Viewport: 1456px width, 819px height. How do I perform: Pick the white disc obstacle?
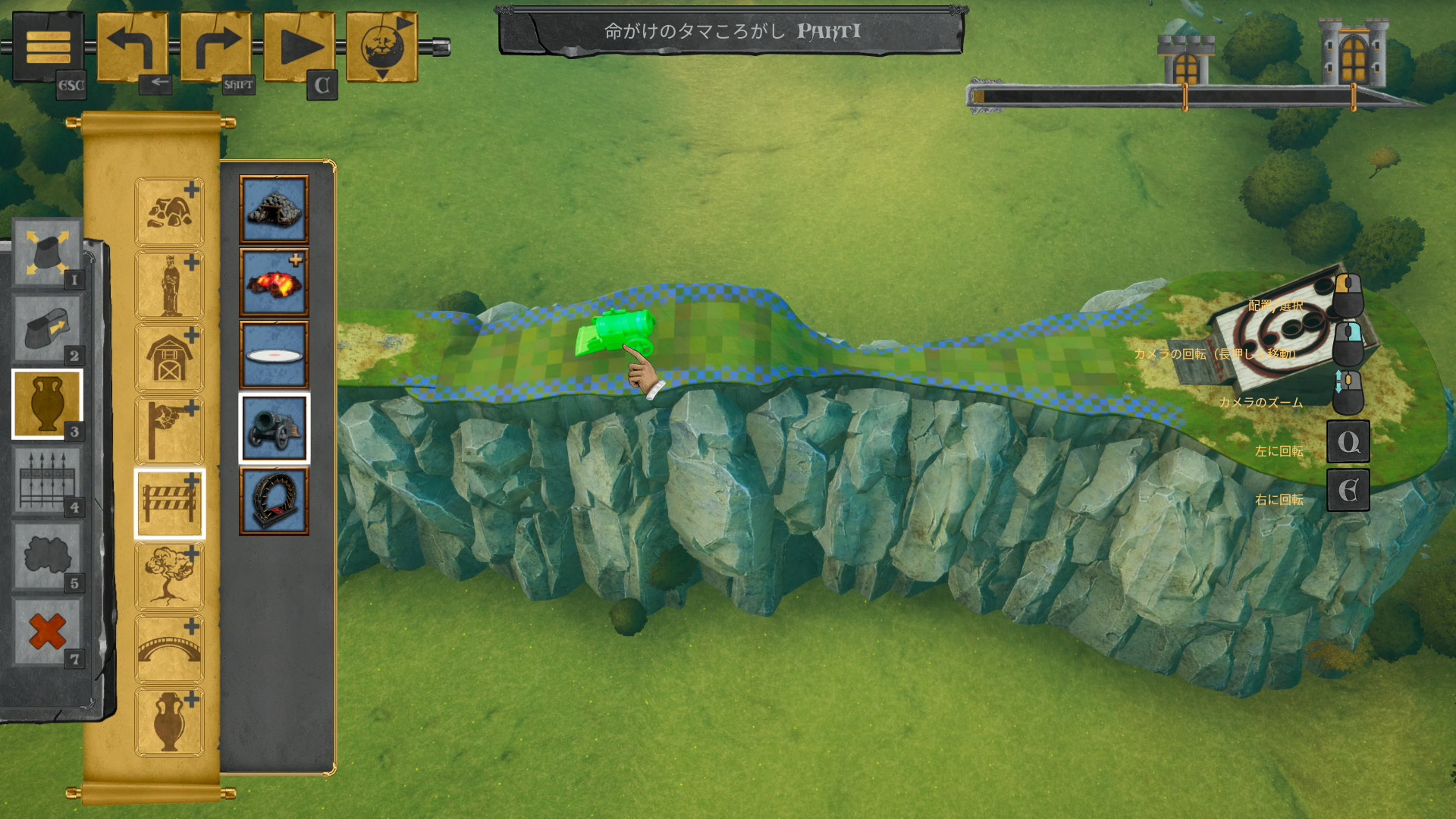[x=274, y=356]
